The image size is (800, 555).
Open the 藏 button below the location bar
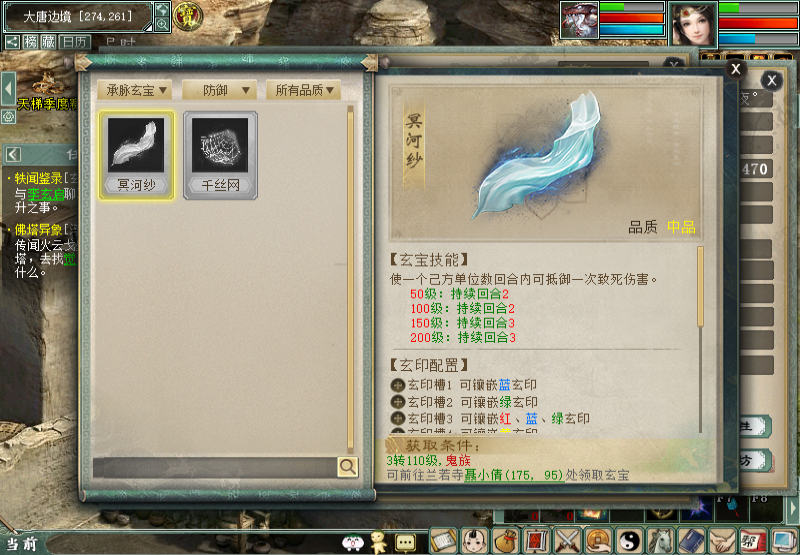tap(47, 42)
